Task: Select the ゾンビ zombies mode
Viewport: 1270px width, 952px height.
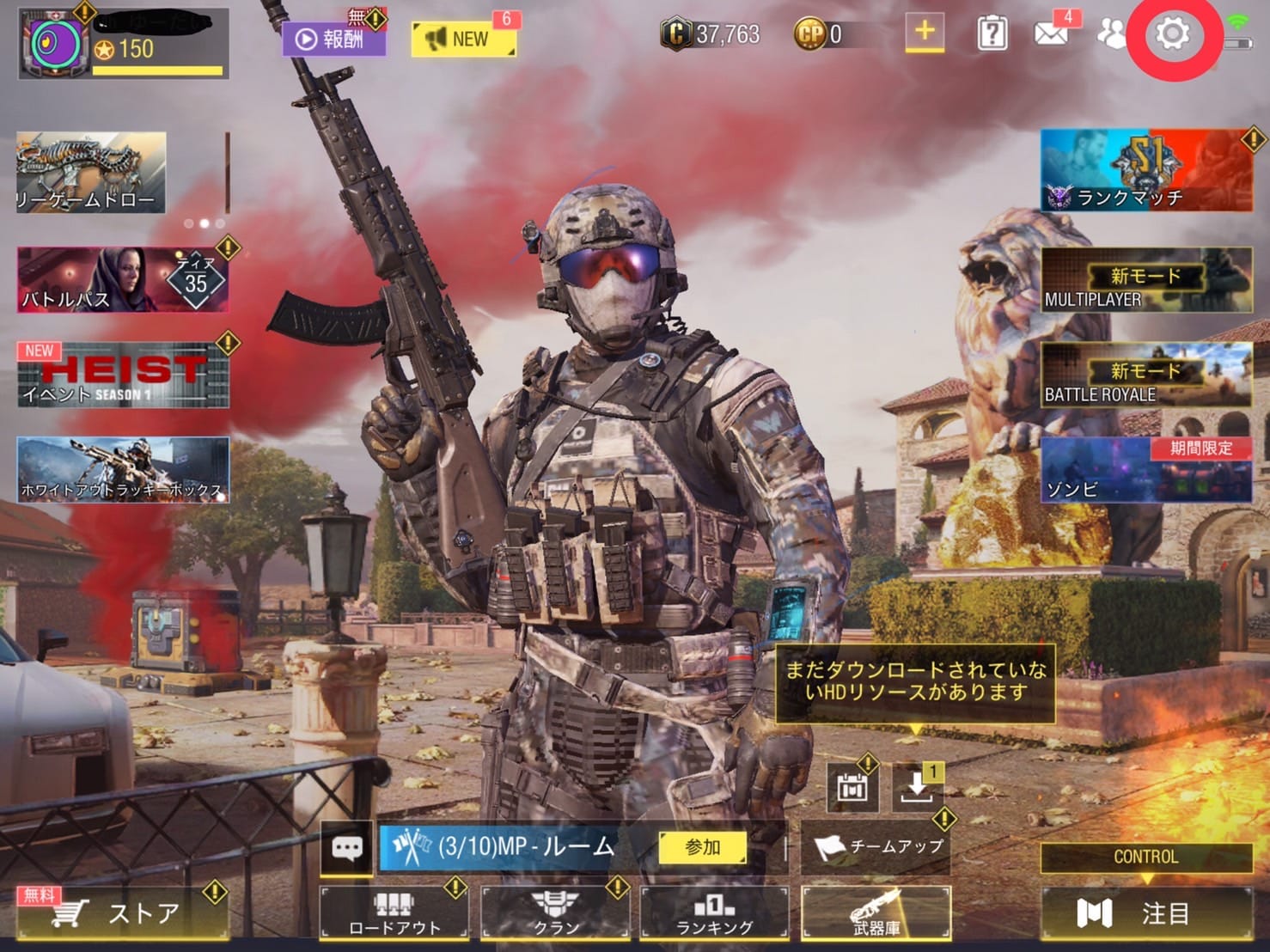Action: (x=1145, y=469)
